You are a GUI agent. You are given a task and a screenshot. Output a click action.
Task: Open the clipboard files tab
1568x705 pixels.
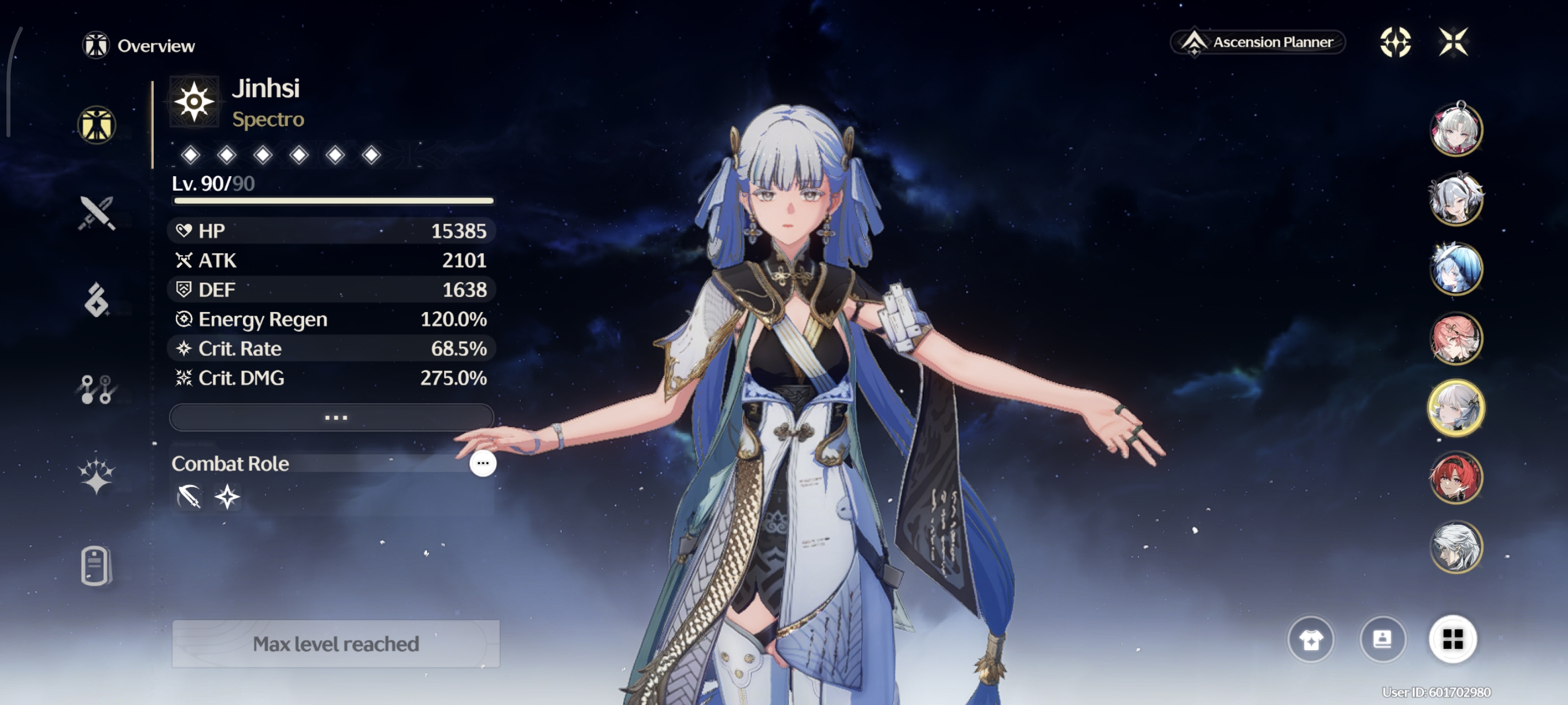(95, 566)
